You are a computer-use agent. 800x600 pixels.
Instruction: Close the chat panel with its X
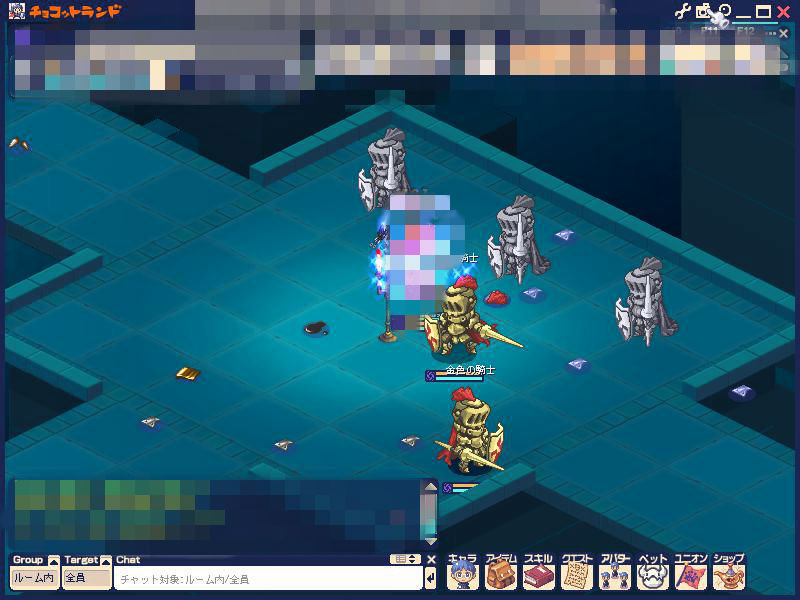[x=431, y=560]
